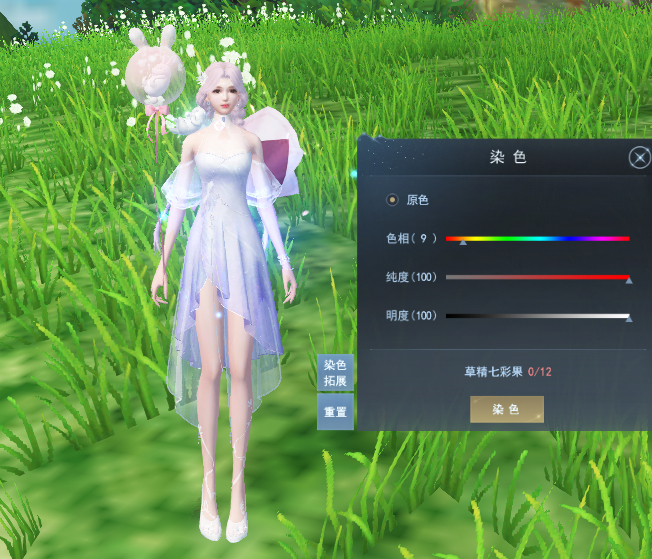This screenshot has height=559, width=652.
Task: Click the 重置 reset button
Action: [x=335, y=411]
